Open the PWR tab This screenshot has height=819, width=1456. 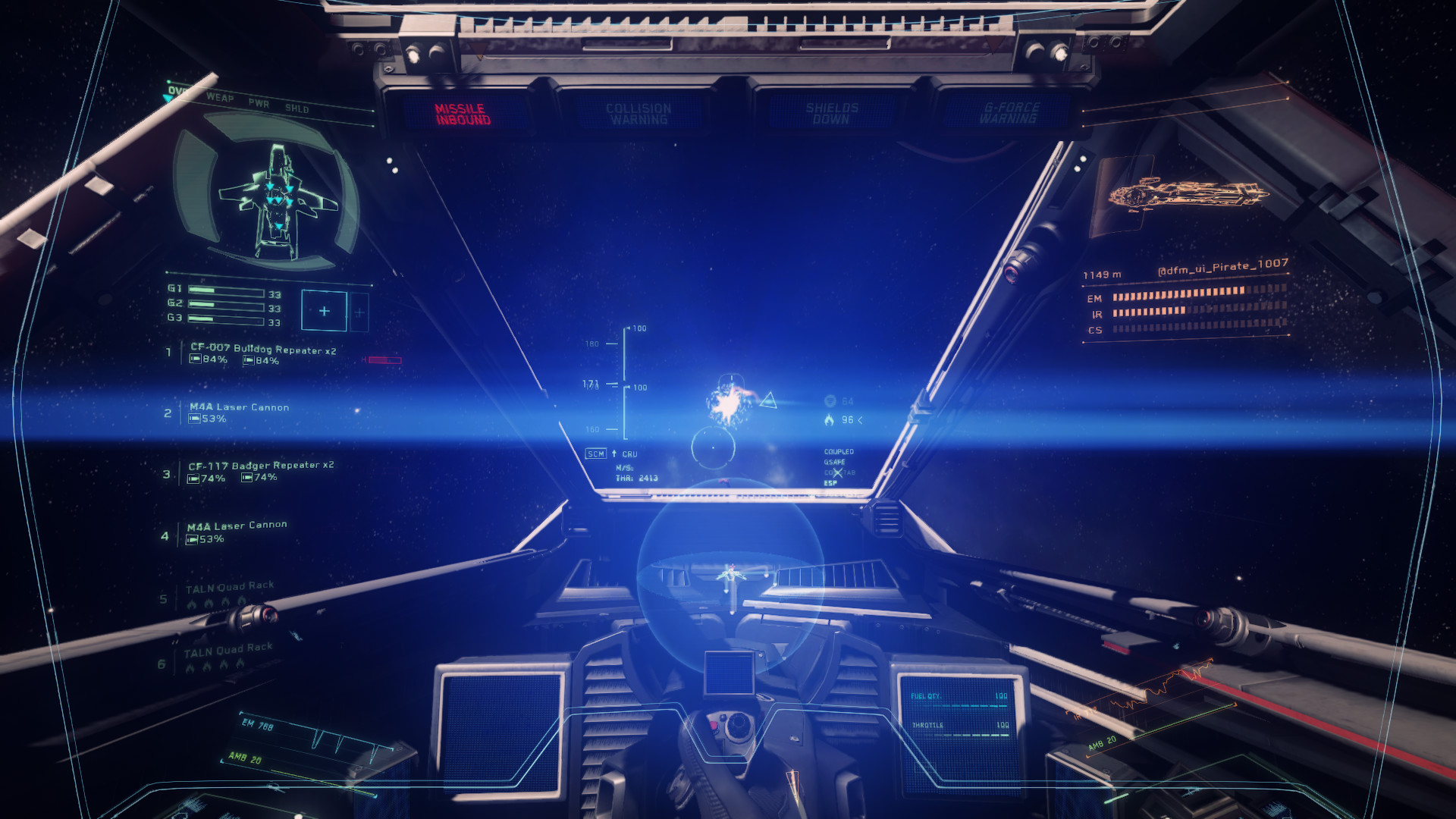click(x=259, y=103)
